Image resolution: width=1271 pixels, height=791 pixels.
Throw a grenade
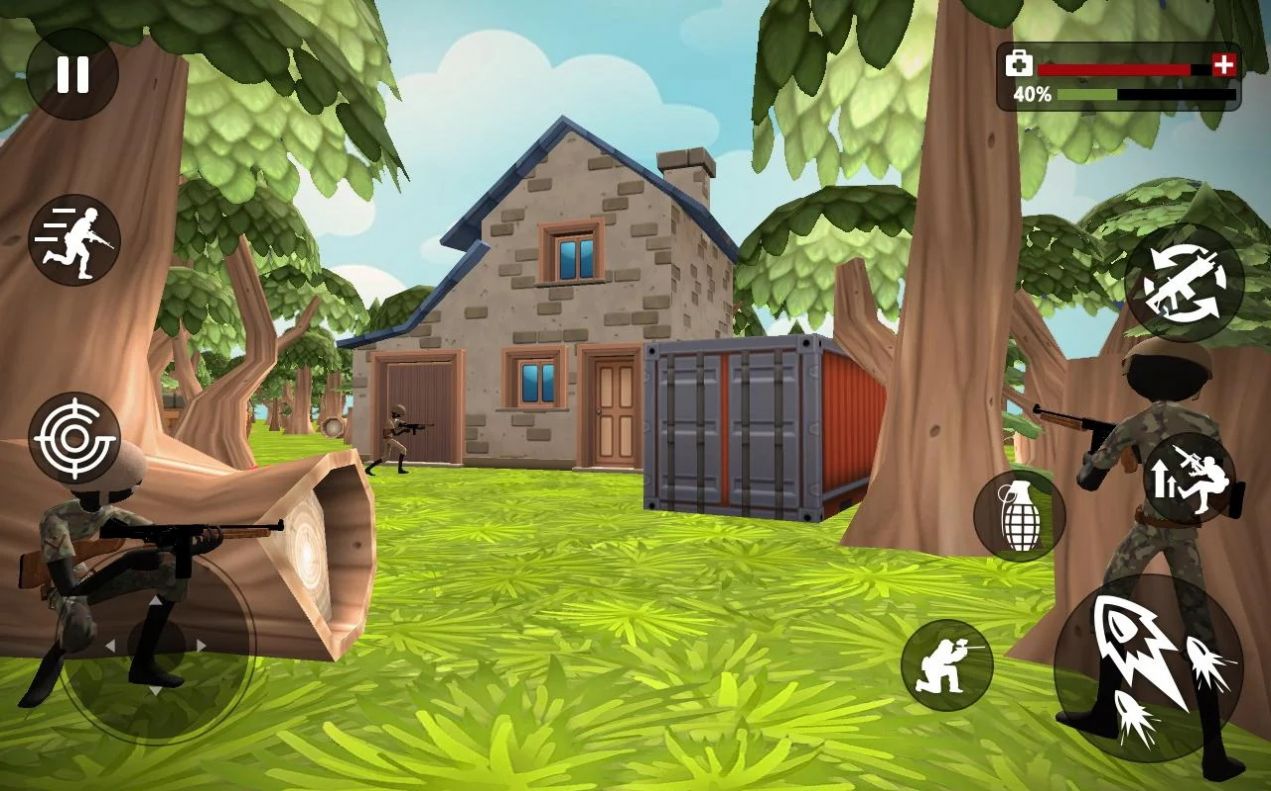(x=1019, y=516)
